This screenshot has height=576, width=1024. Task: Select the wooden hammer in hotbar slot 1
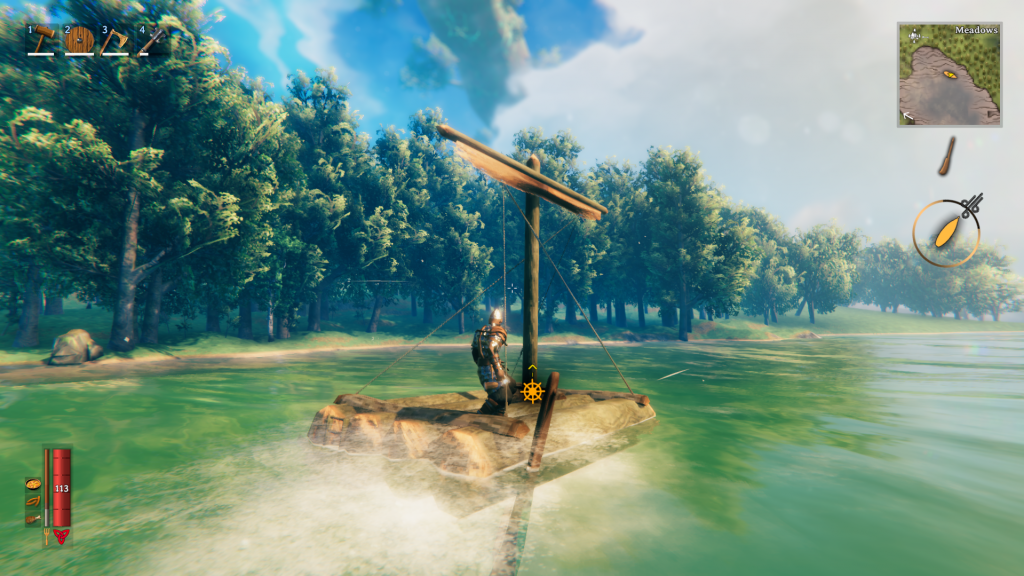(44, 39)
